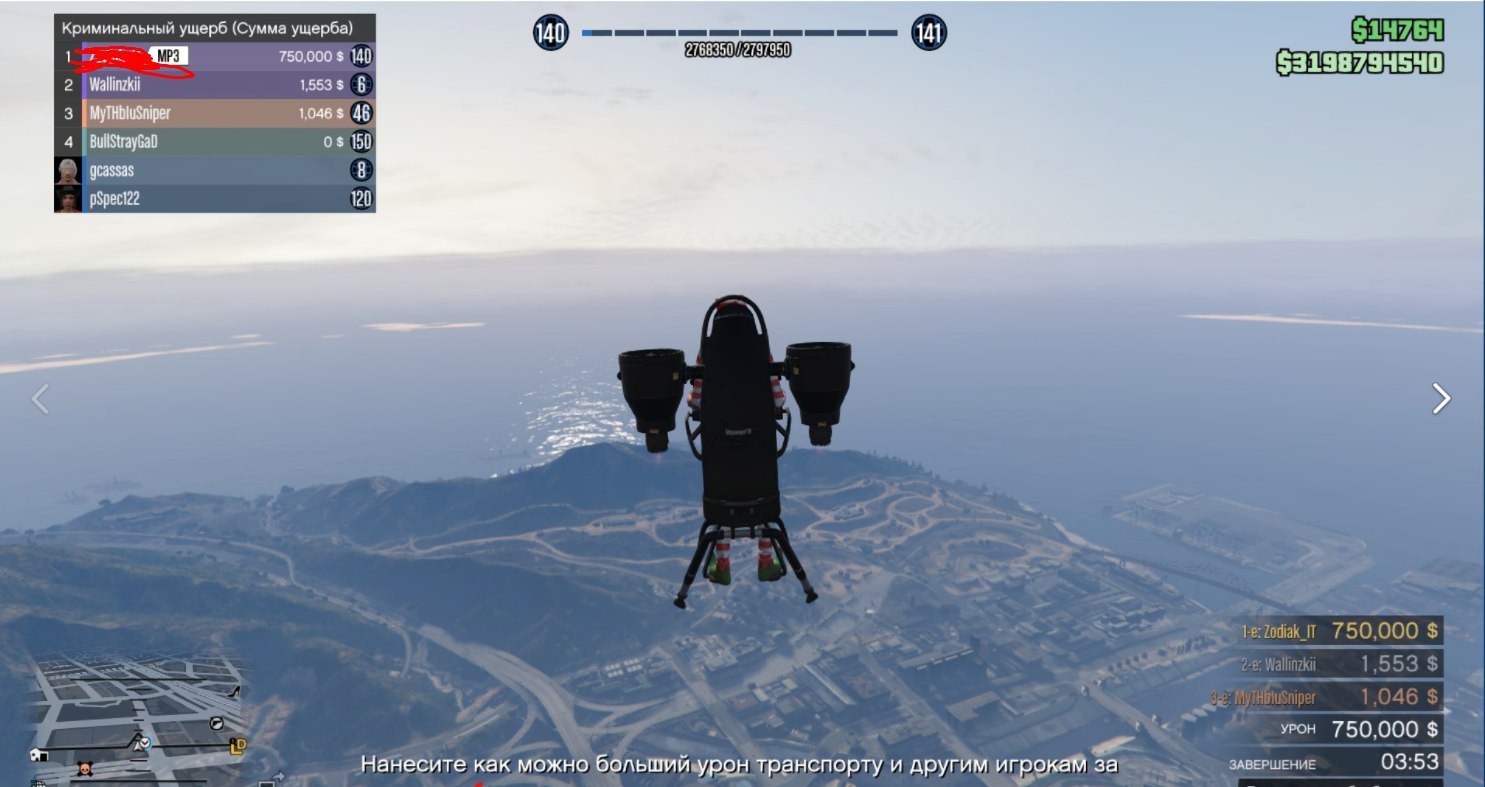Select Wallinzkii in the player list
Screen dimensions: 1485x787
[215, 85]
